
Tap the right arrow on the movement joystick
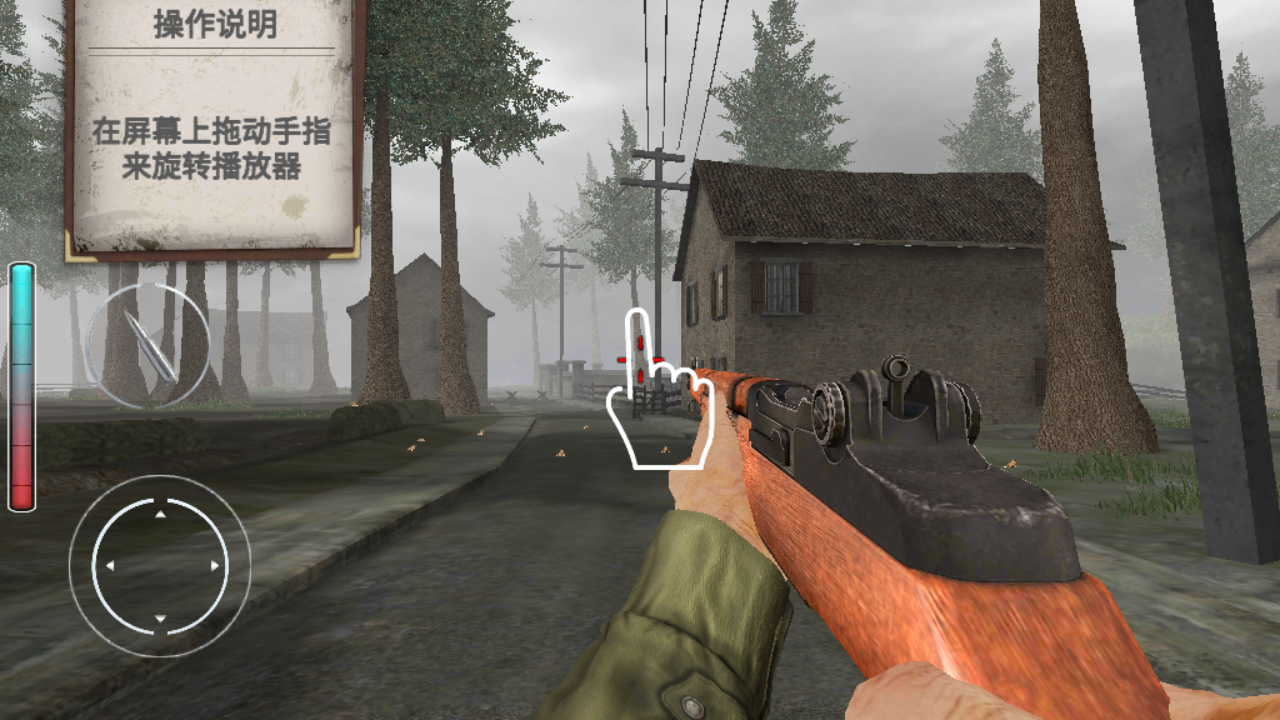(214, 566)
